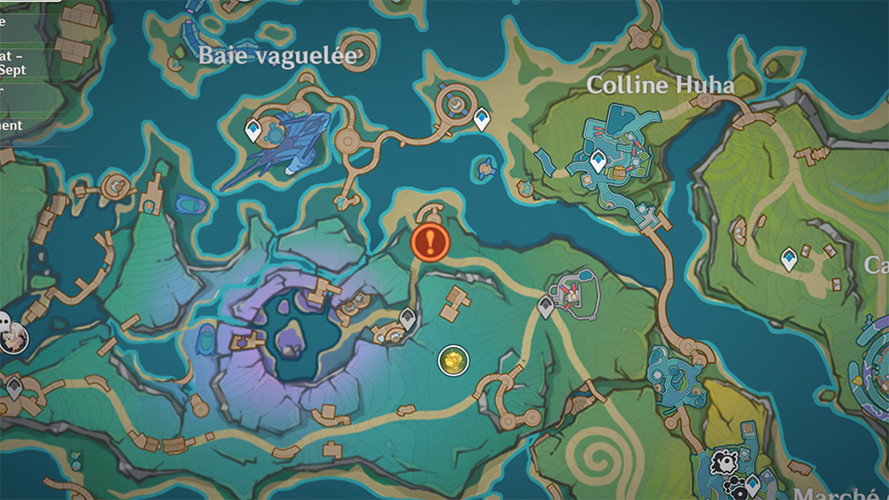Click the gold custom pin marker
Viewport: 889px width, 500px height.
click(x=453, y=360)
